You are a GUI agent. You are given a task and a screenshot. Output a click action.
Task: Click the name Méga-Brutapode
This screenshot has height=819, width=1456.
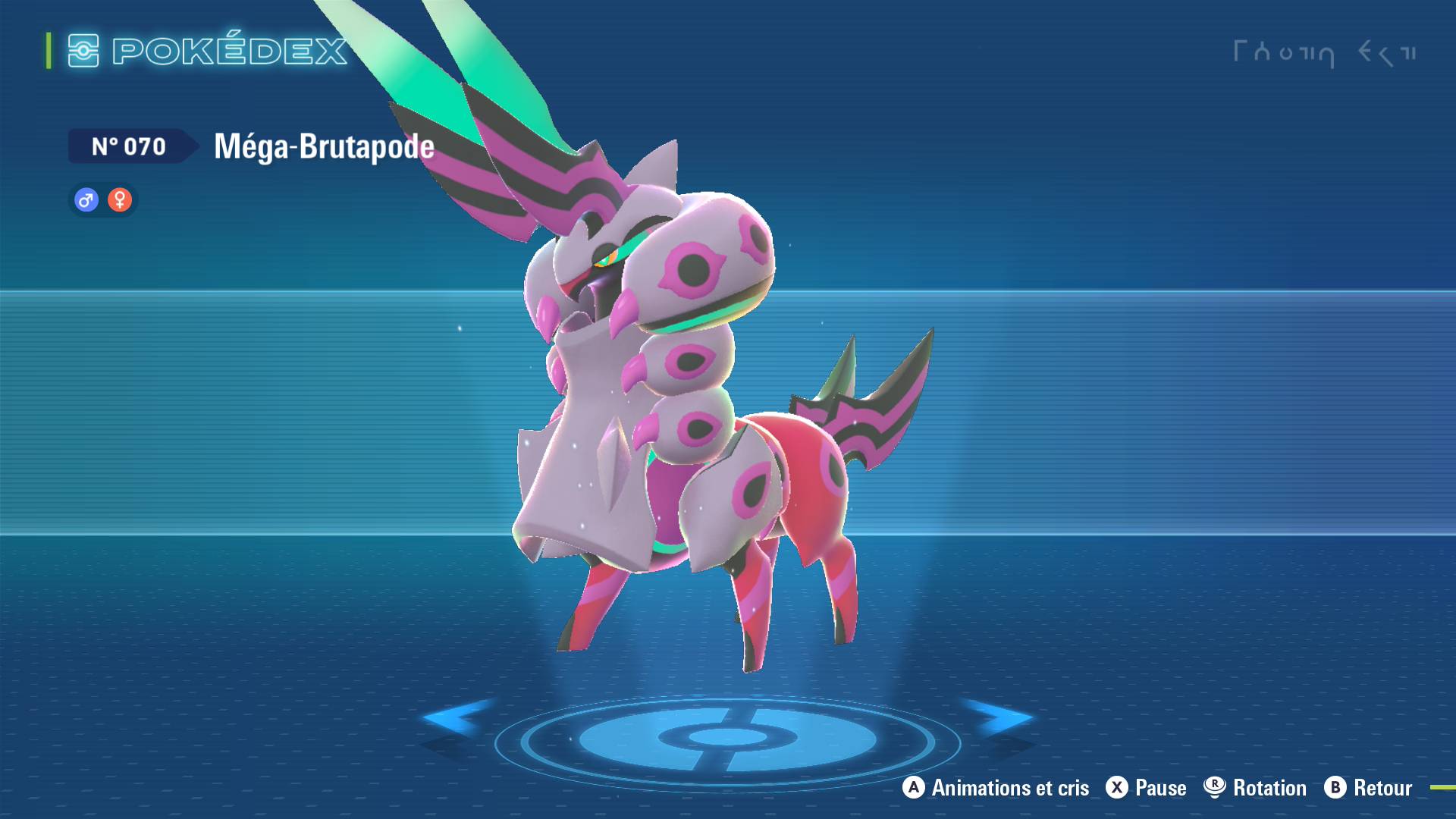click(322, 146)
